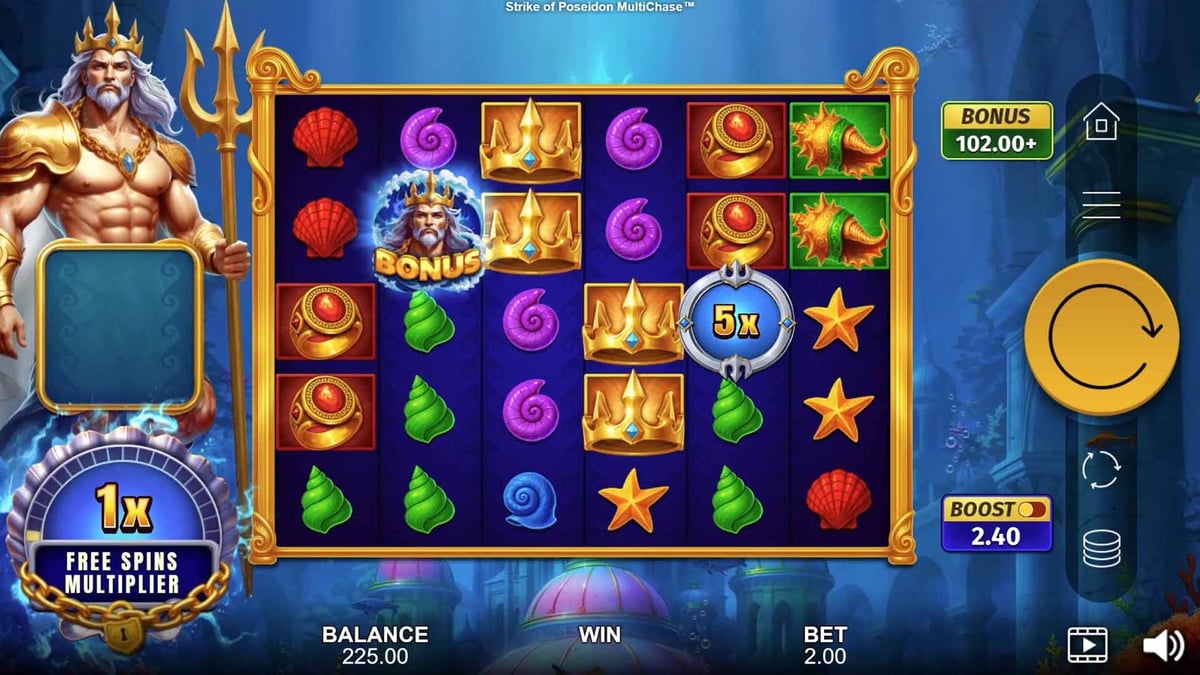
Task: Click the film replay icon
Action: click(x=1088, y=645)
